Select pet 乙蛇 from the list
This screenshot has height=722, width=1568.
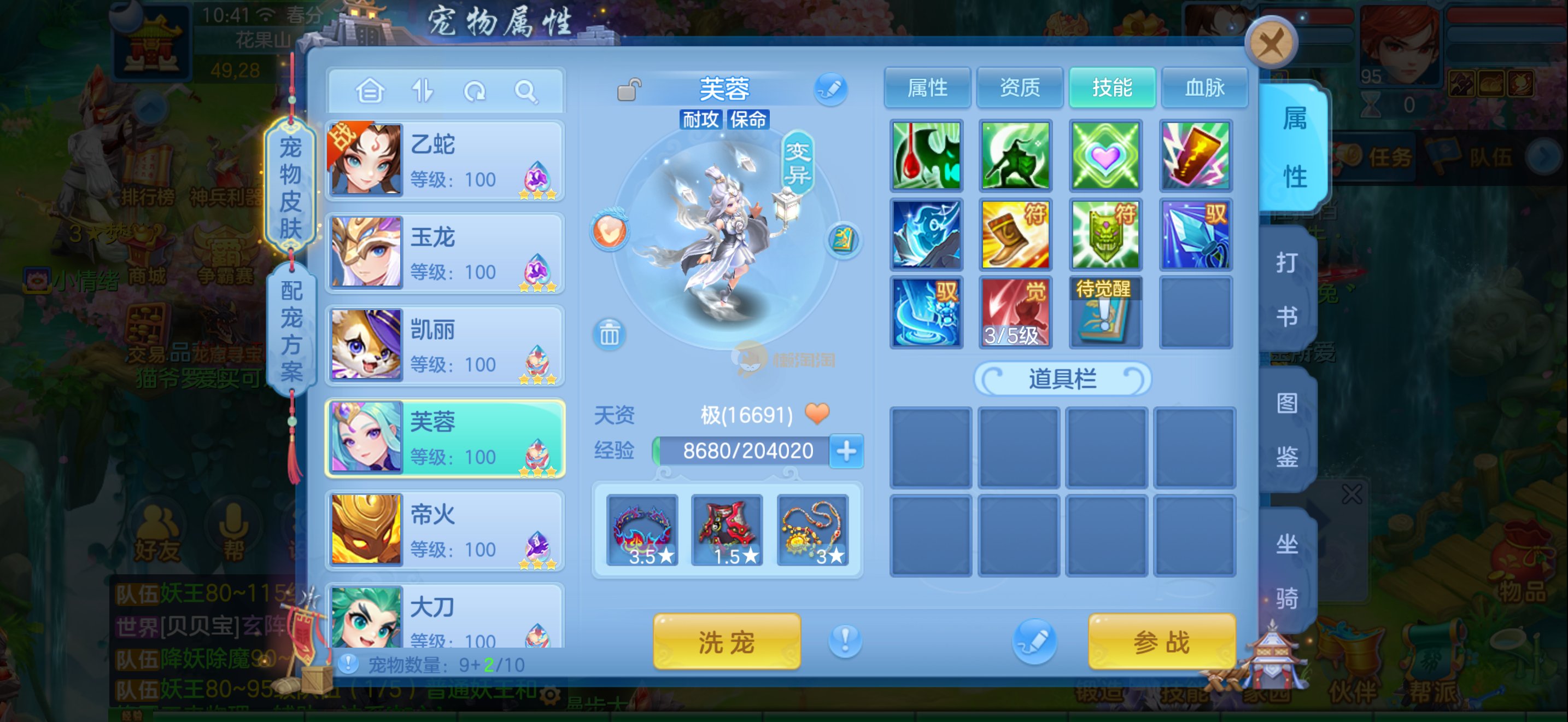(x=444, y=161)
